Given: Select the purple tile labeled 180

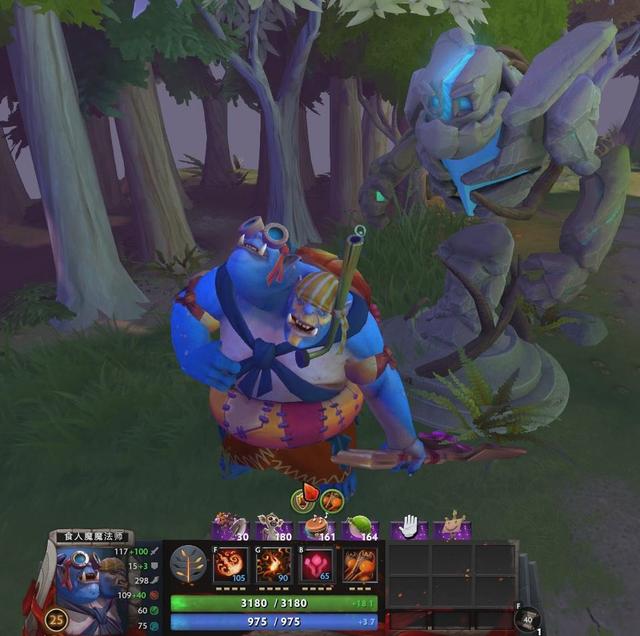Looking at the screenshot, I should coord(274,527).
